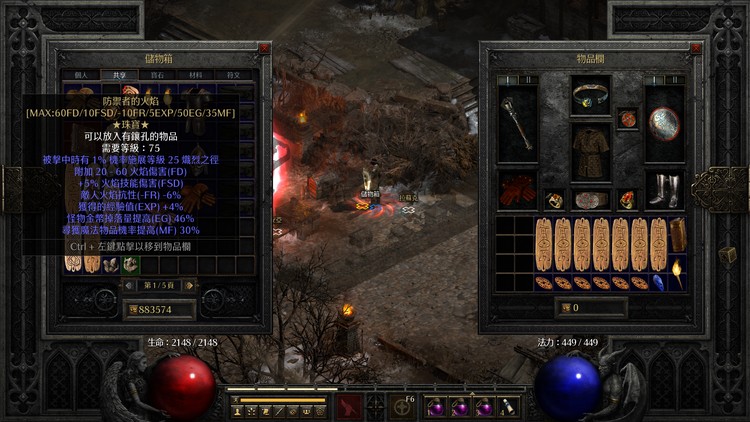The width and height of the screenshot is (750, 422).
Task: Select the equipped boots
Action: [x=664, y=190]
